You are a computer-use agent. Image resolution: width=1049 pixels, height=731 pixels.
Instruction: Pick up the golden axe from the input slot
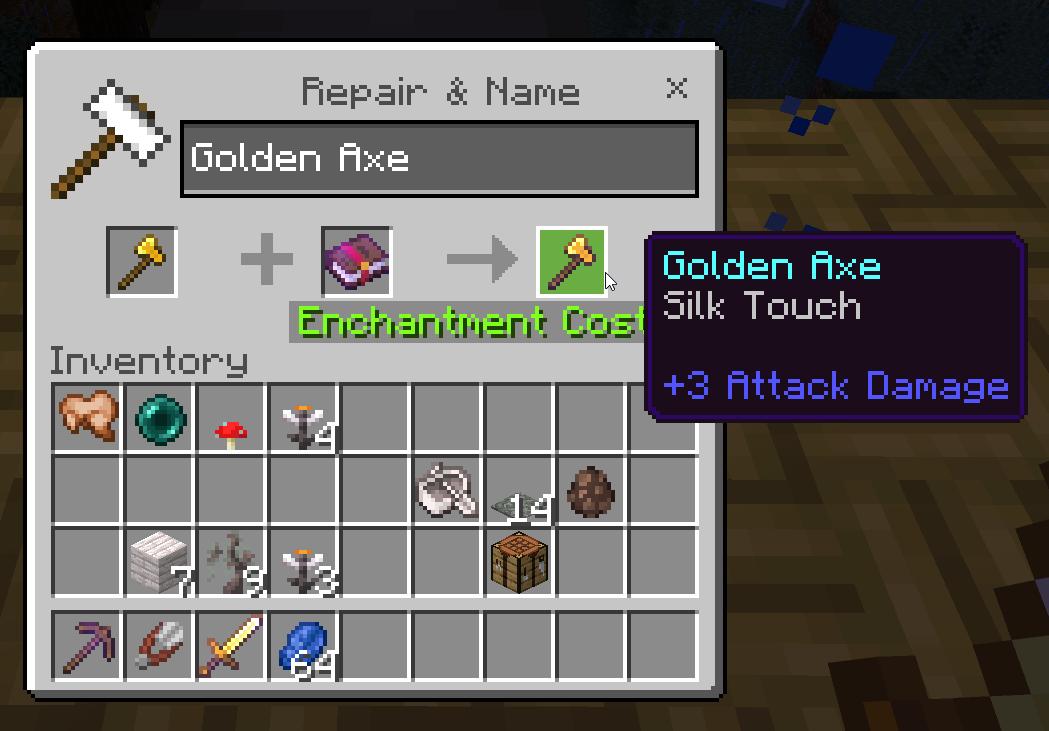[x=142, y=262]
